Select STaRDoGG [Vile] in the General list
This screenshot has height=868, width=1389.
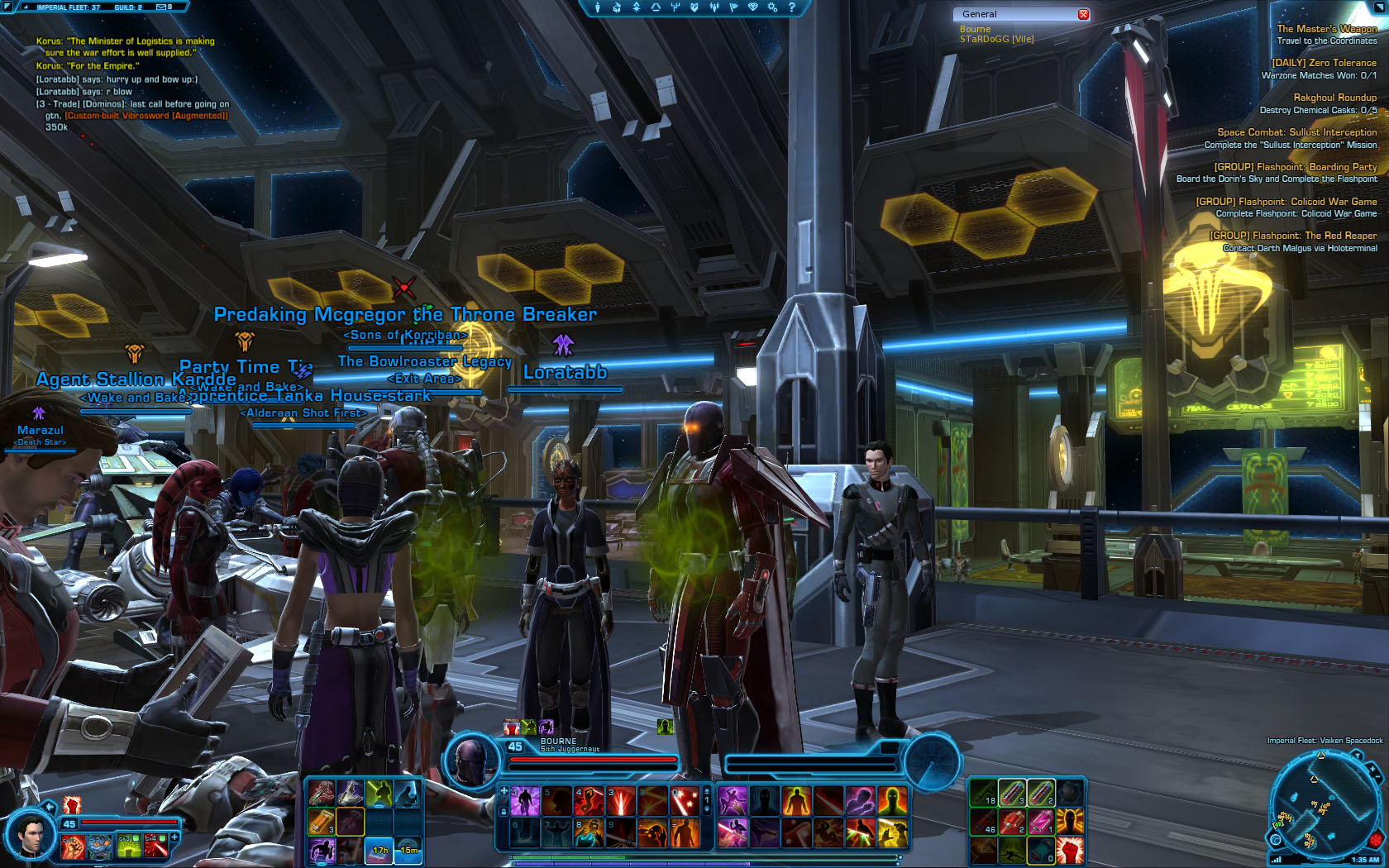[996, 39]
